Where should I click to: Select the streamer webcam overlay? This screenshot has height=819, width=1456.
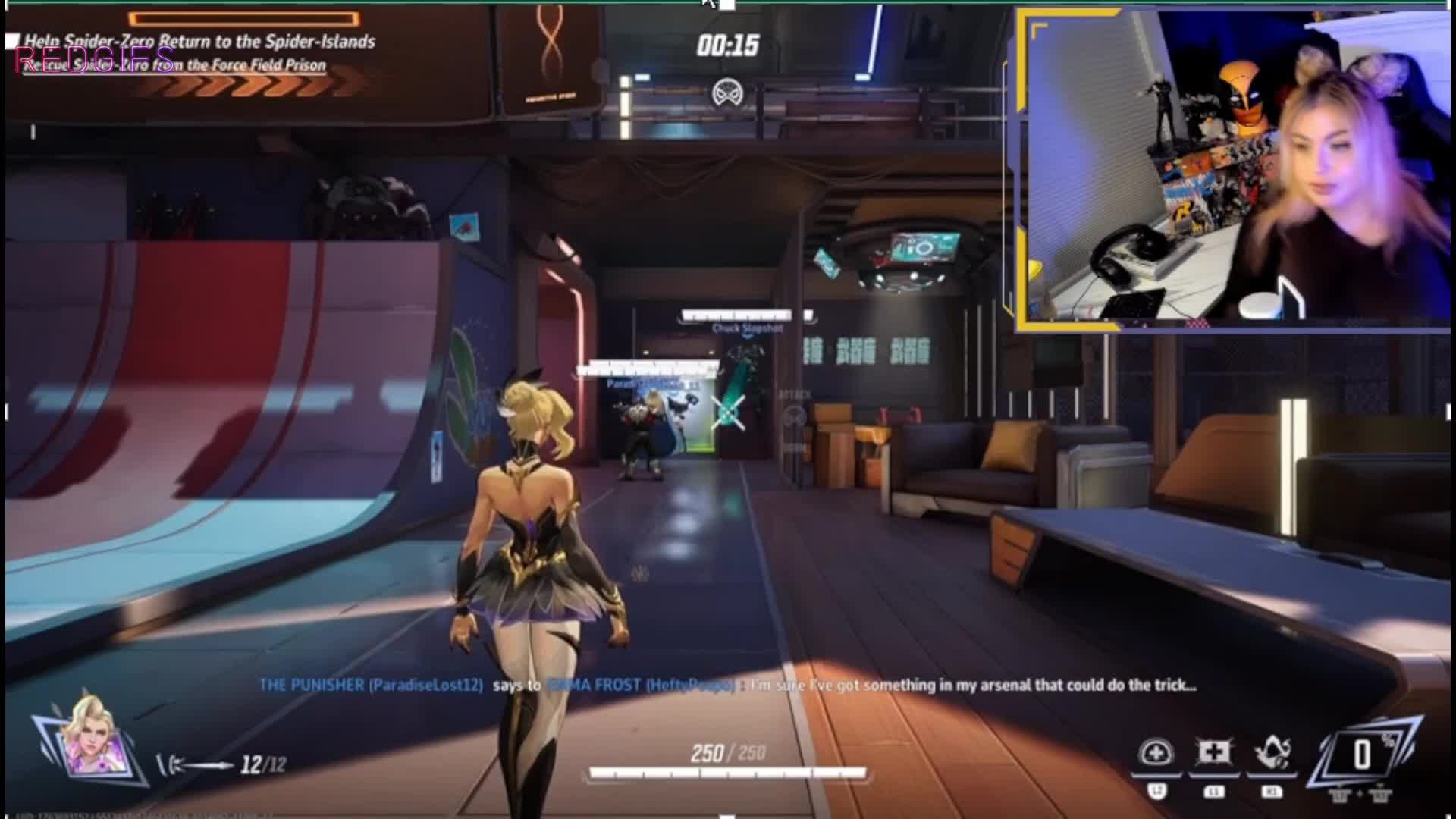(x=1232, y=171)
